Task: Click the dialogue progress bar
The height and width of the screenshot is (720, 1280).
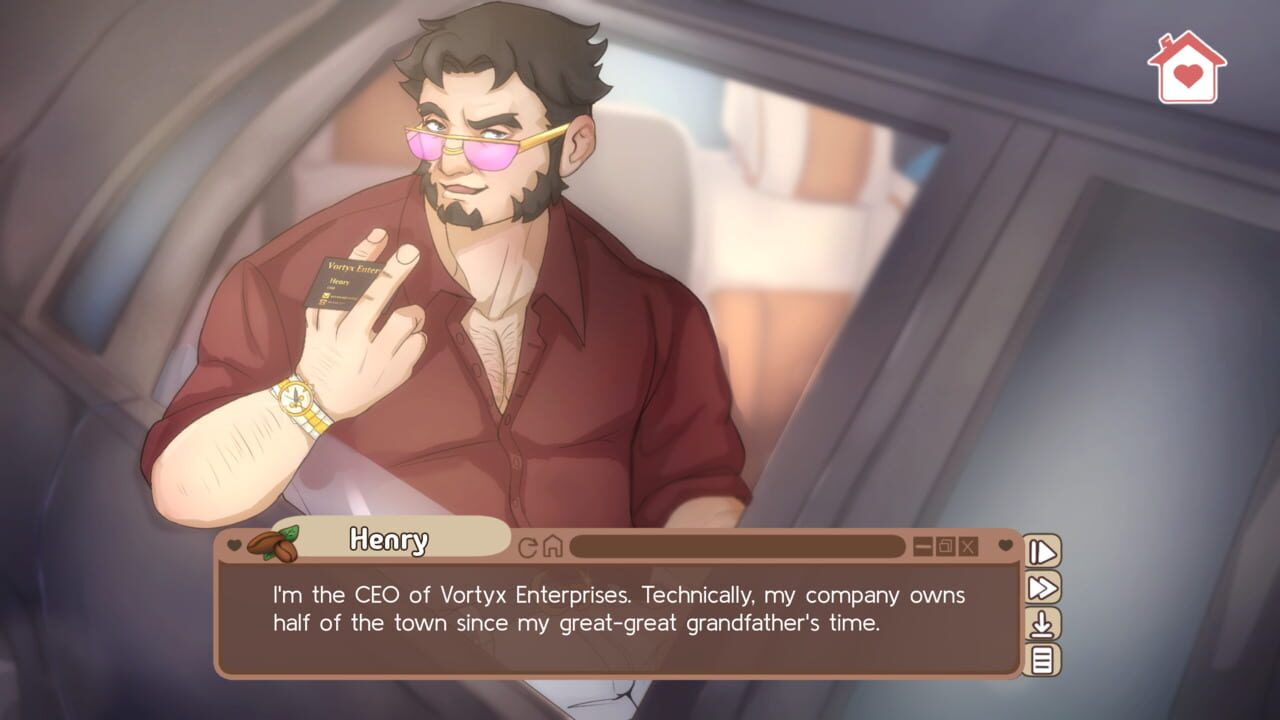Action: tap(740, 546)
